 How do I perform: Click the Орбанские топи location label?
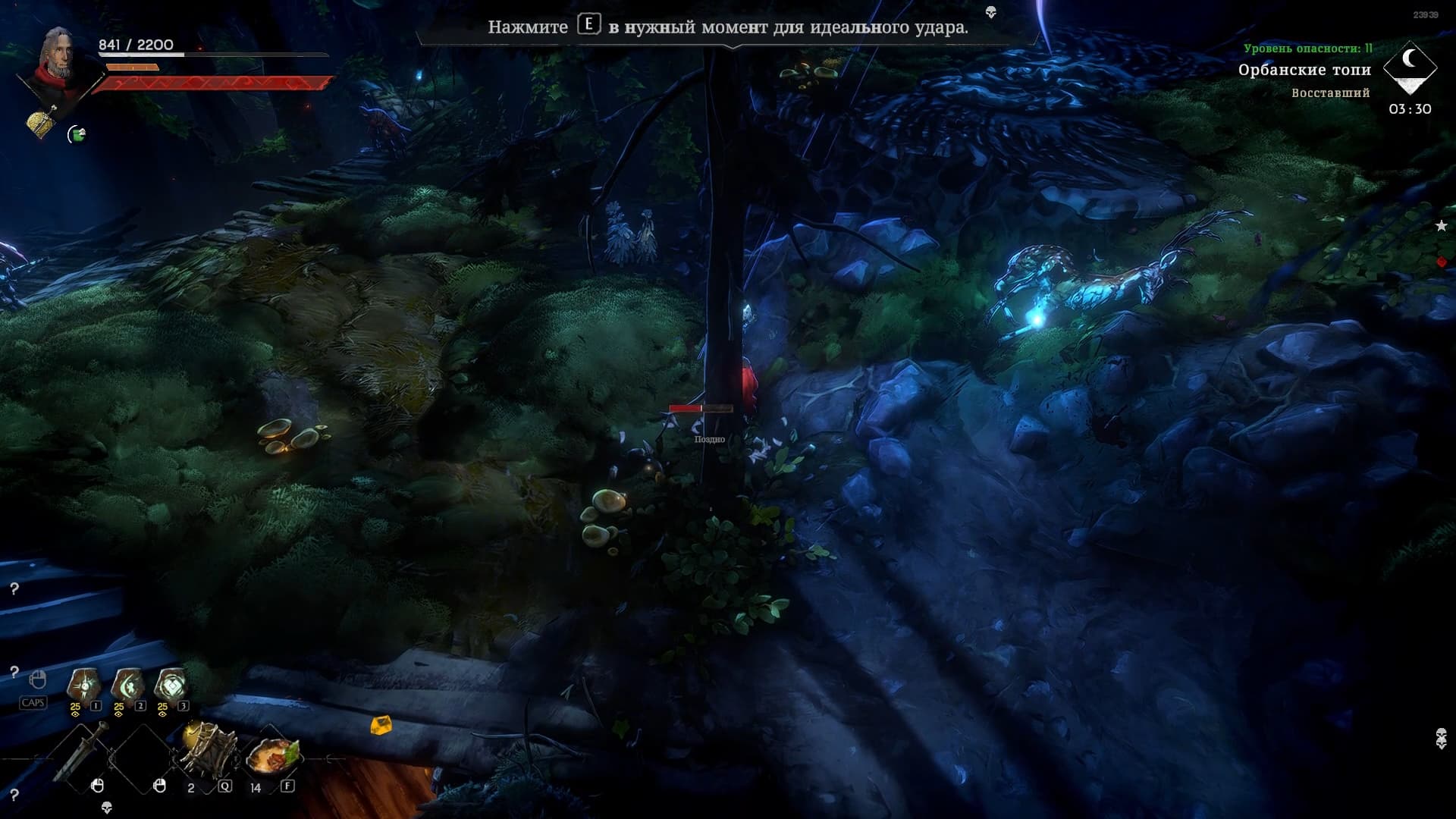click(1304, 70)
